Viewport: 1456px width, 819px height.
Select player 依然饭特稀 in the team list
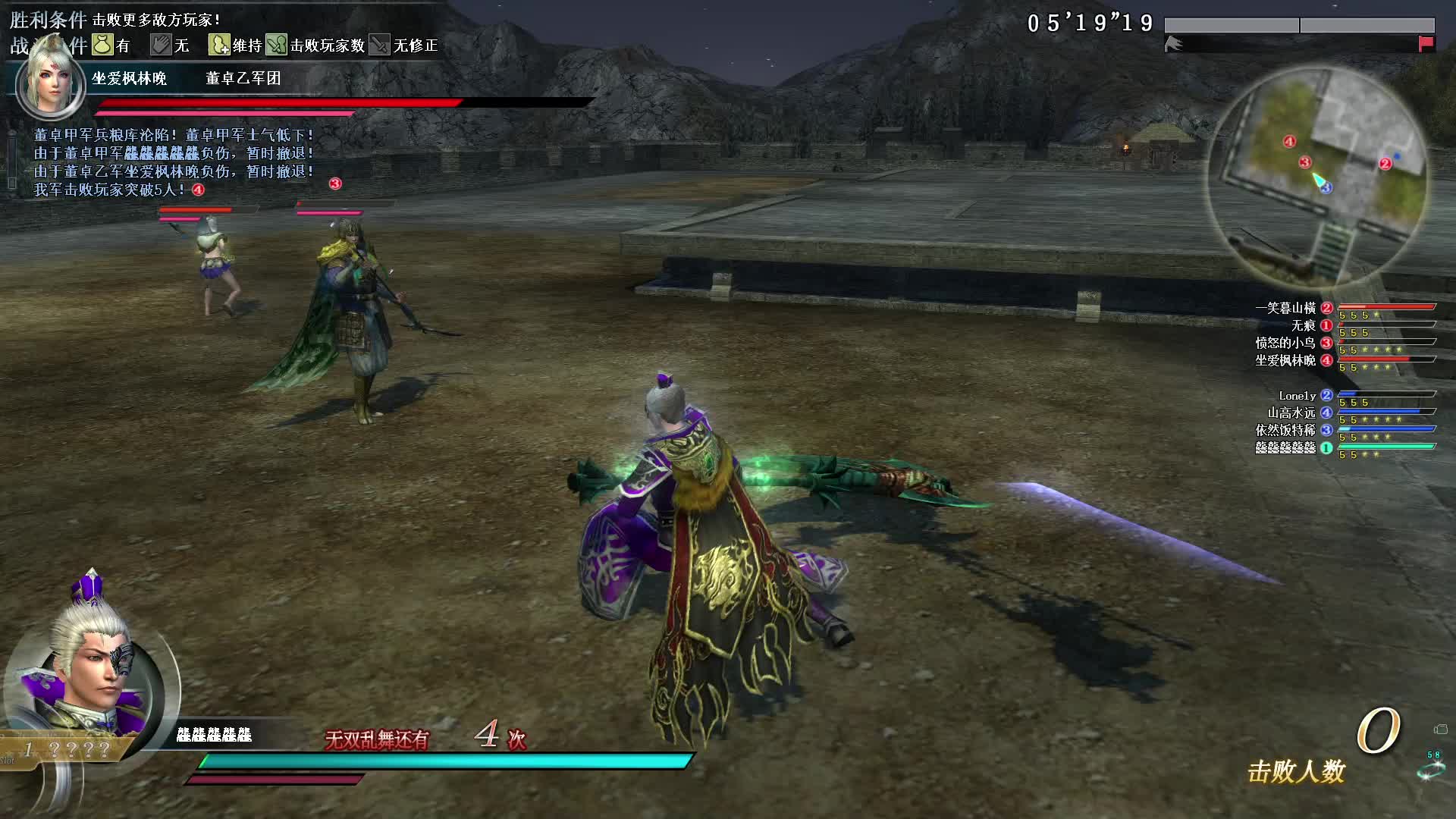point(1285,430)
